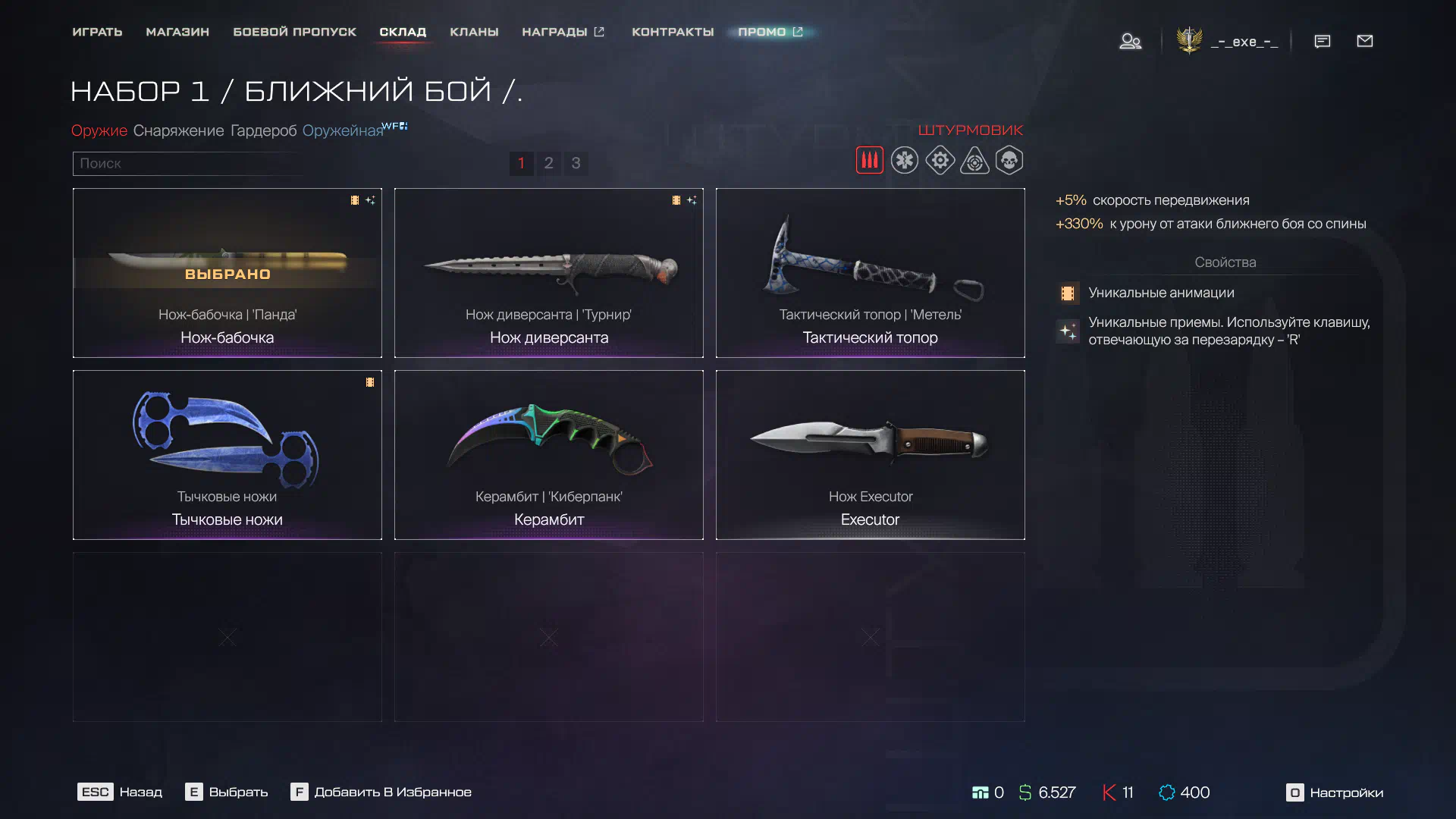Viewport: 1456px width, 819px height.
Task: Open the friends list icon
Action: [x=1130, y=41]
